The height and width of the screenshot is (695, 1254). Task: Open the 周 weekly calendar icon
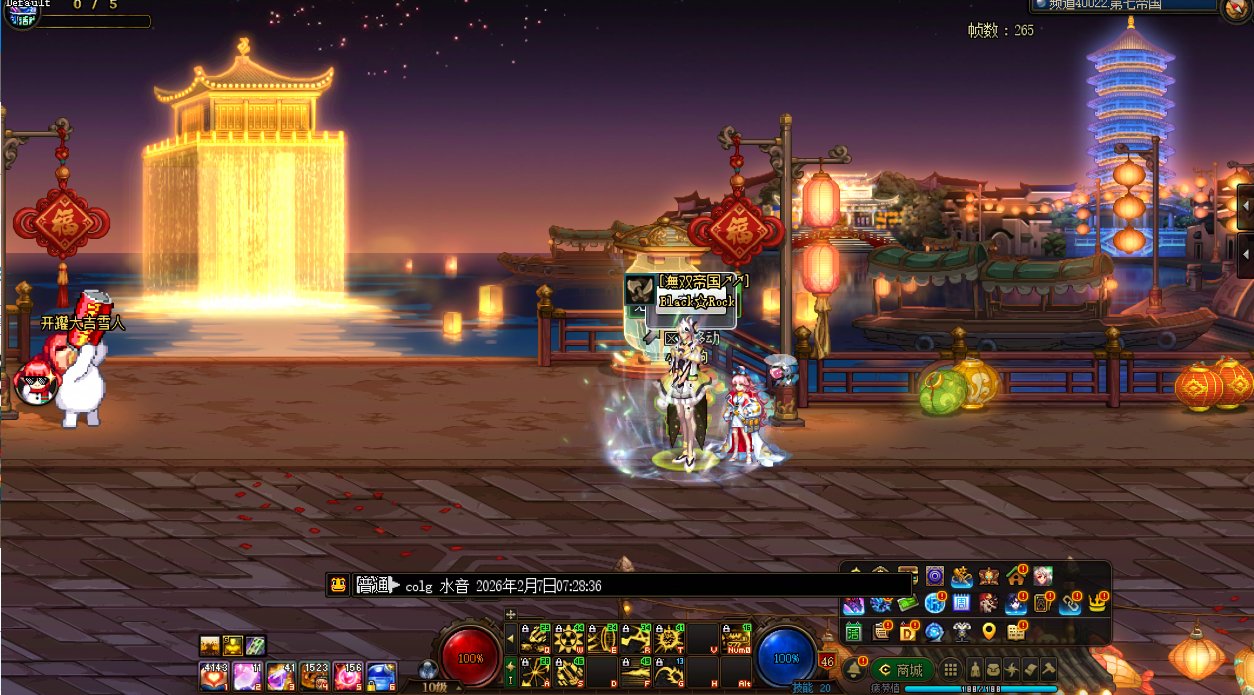pos(961,603)
